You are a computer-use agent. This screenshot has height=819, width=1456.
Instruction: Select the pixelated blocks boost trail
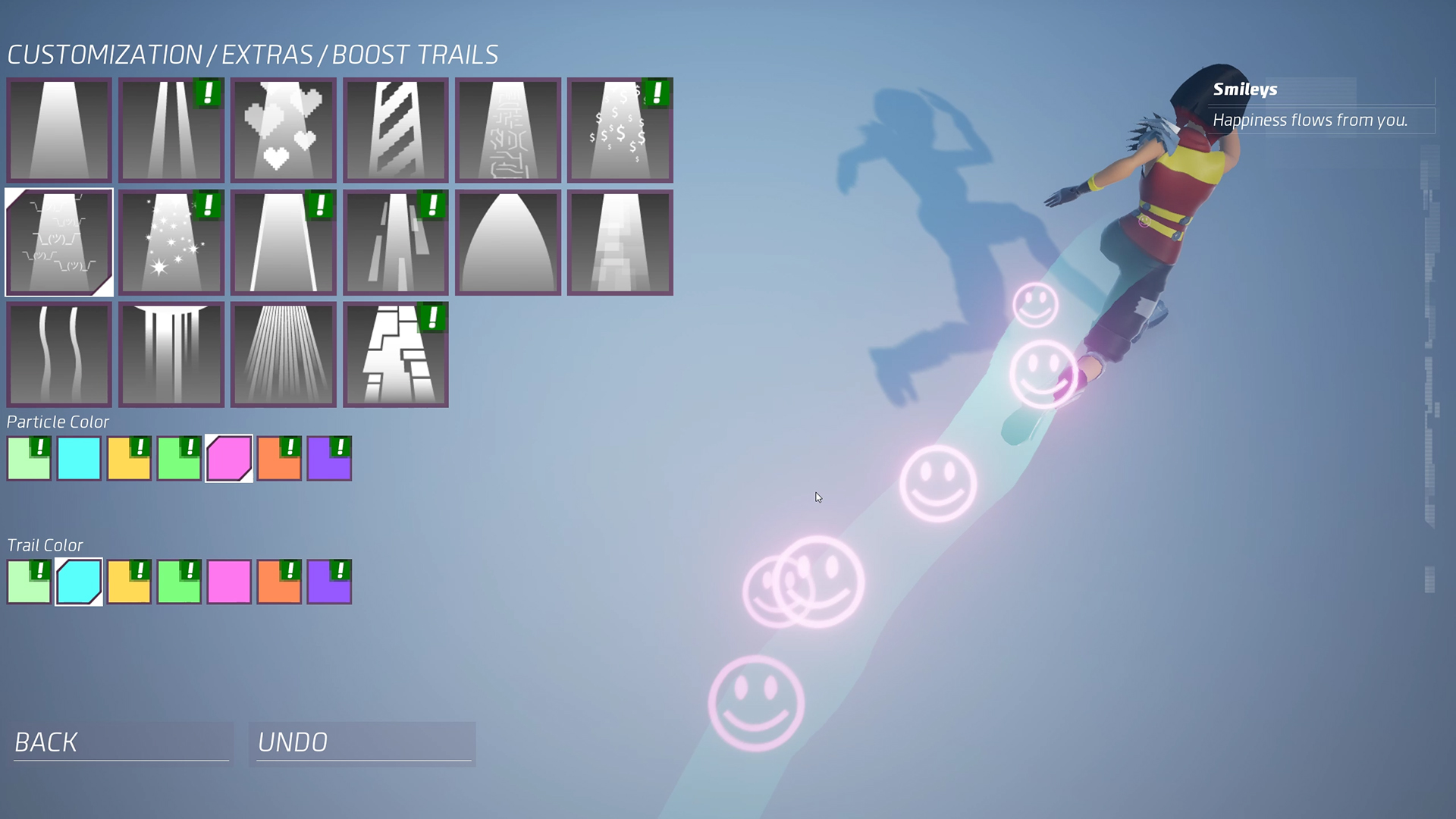(620, 242)
